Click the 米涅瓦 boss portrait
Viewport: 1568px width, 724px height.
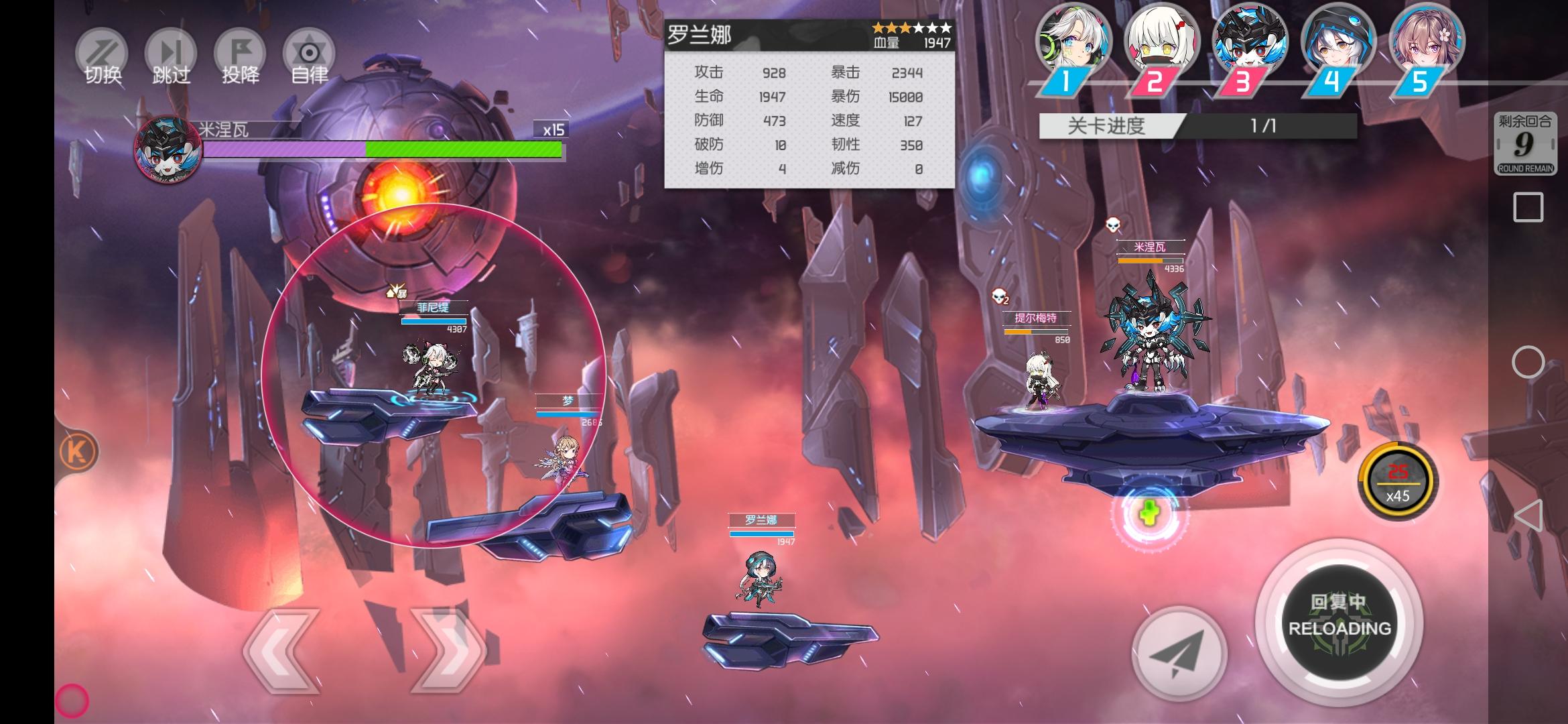coord(168,149)
